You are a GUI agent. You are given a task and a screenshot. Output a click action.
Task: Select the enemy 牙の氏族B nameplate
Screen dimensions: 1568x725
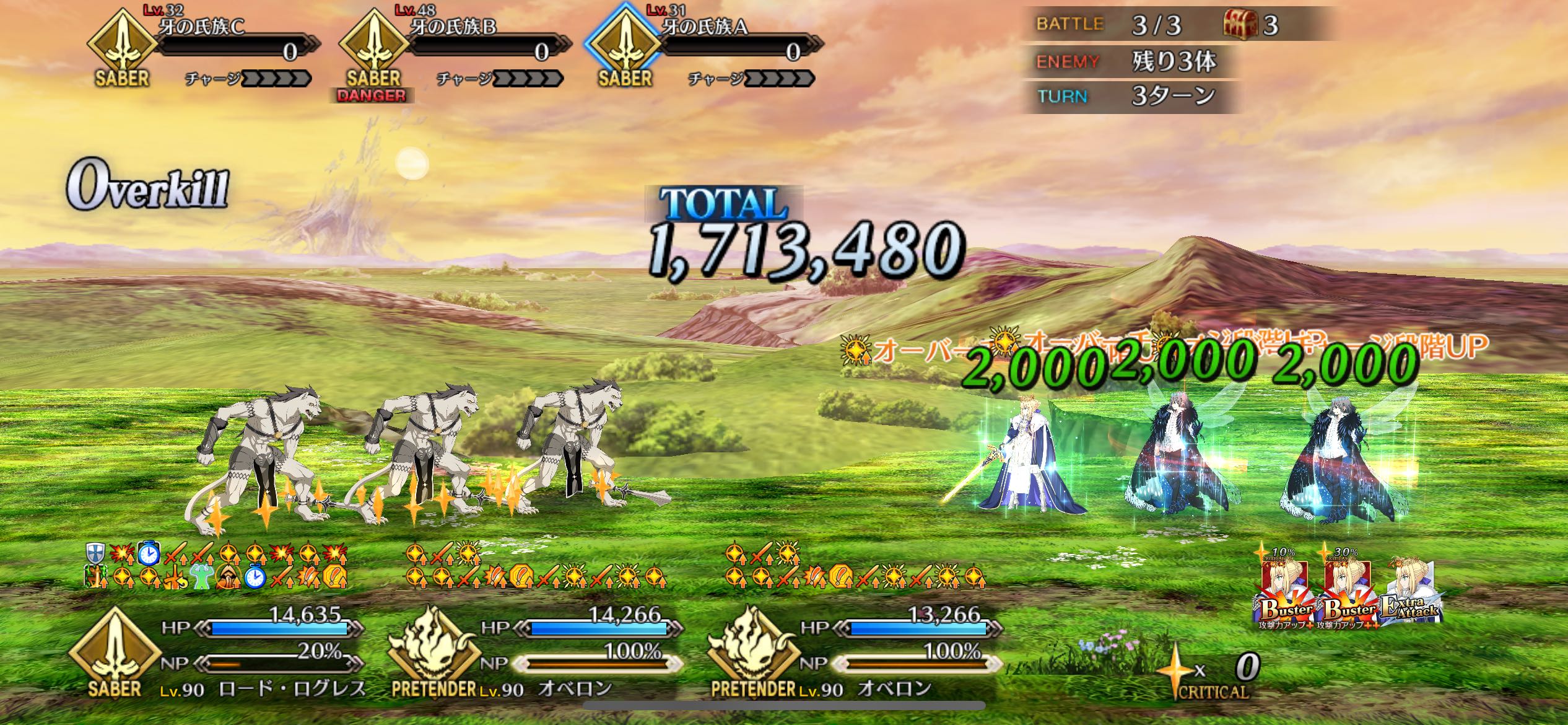coord(455,46)
